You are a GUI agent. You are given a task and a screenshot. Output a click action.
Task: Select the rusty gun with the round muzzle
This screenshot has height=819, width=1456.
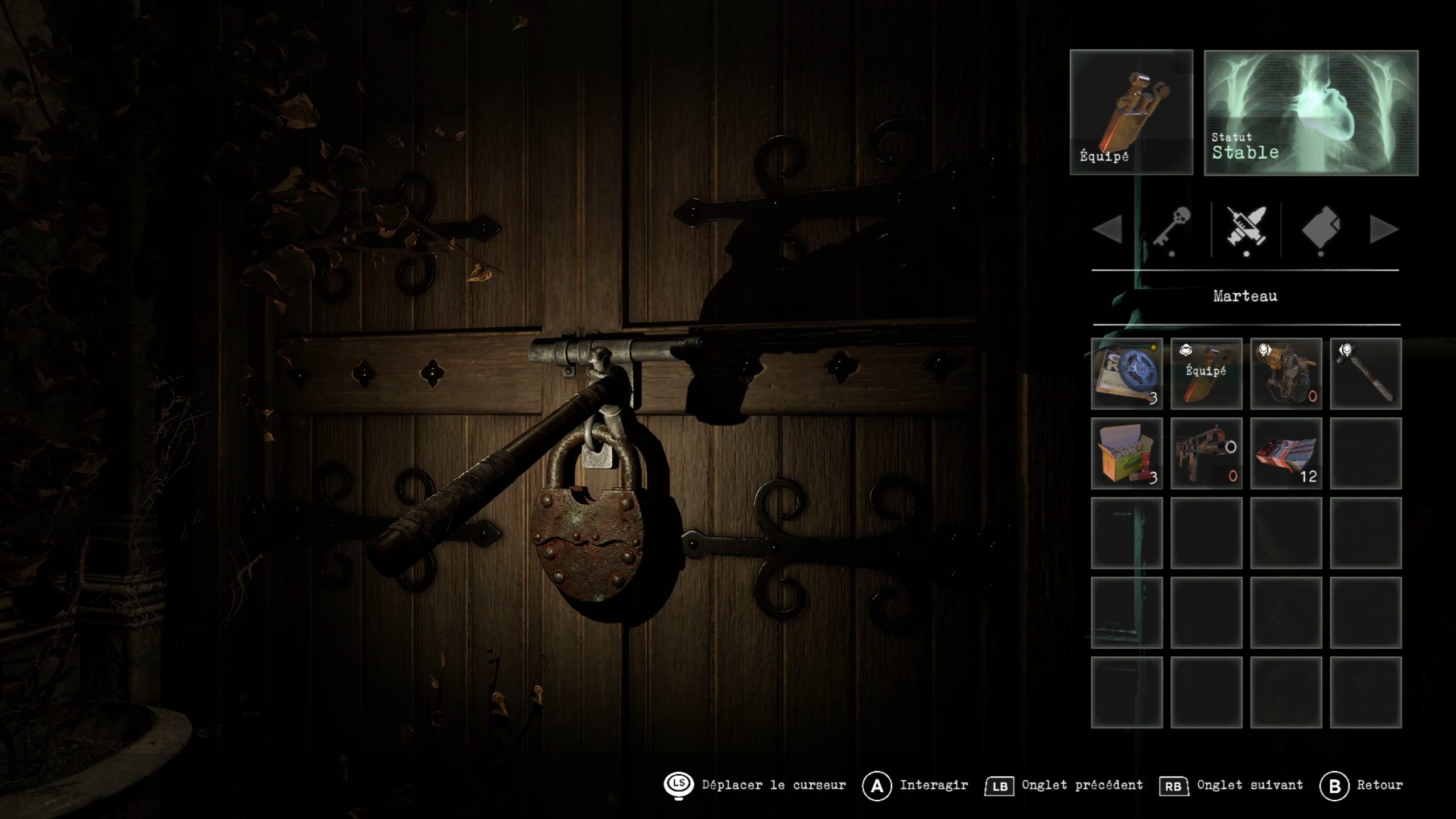click(1206, 453)
